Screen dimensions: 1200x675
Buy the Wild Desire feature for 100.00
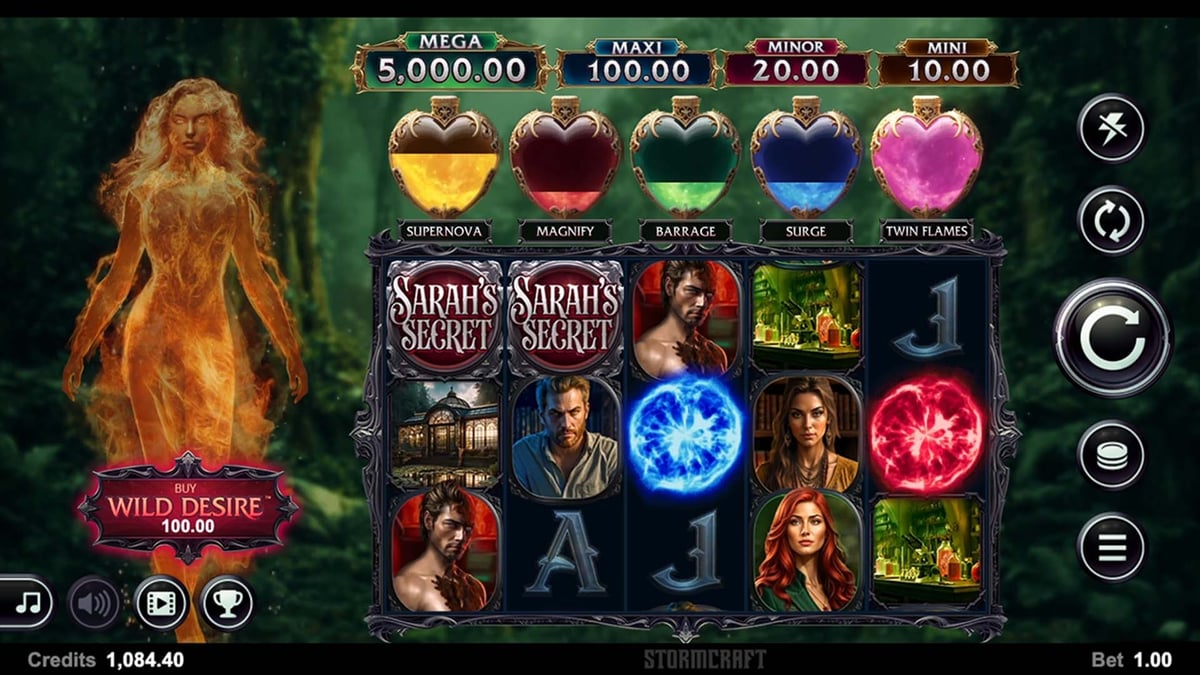[188, 506]
